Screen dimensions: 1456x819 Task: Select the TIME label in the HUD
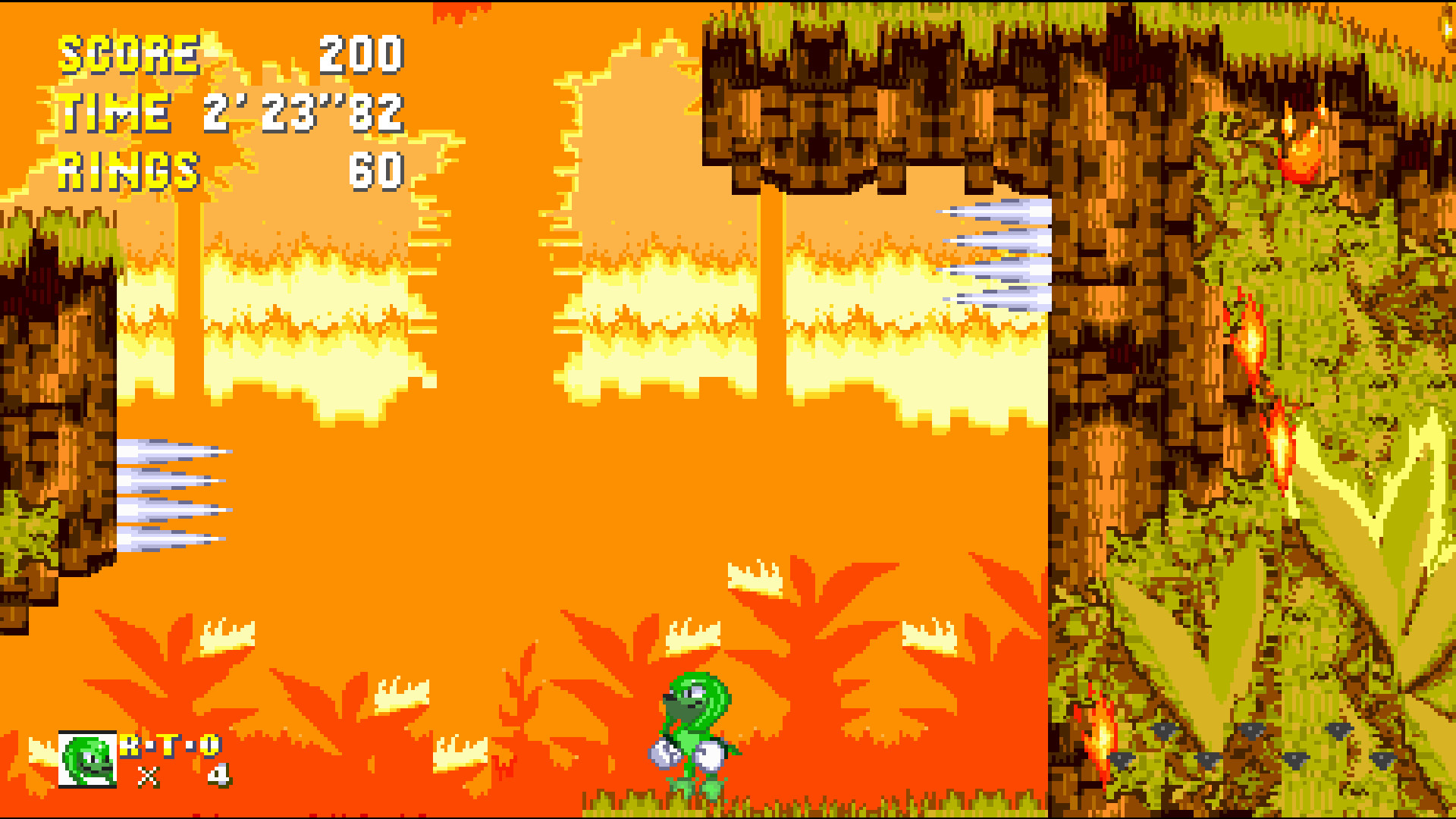tap(114, 114)
